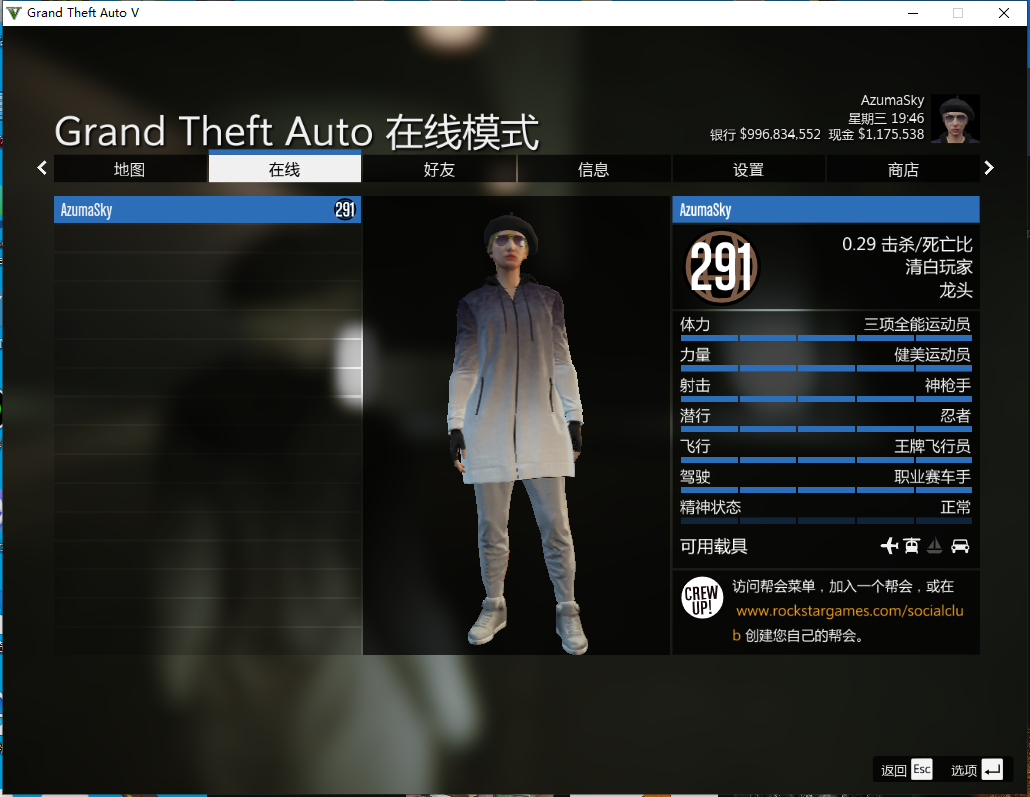Viewport: 1030px width, 797px height.
Task: Switch to the 地图 tab
Action: pos(130,170)
